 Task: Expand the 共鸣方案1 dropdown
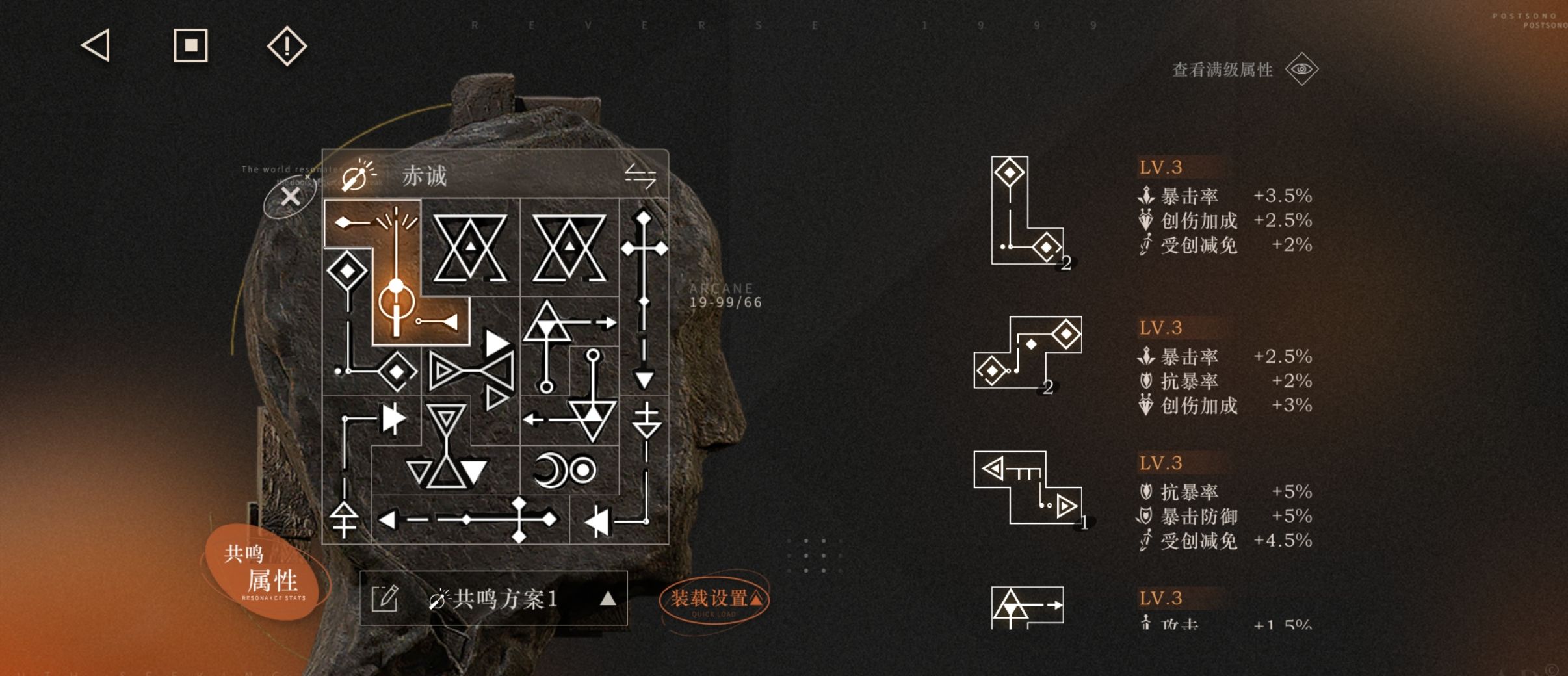click(607, 598)
